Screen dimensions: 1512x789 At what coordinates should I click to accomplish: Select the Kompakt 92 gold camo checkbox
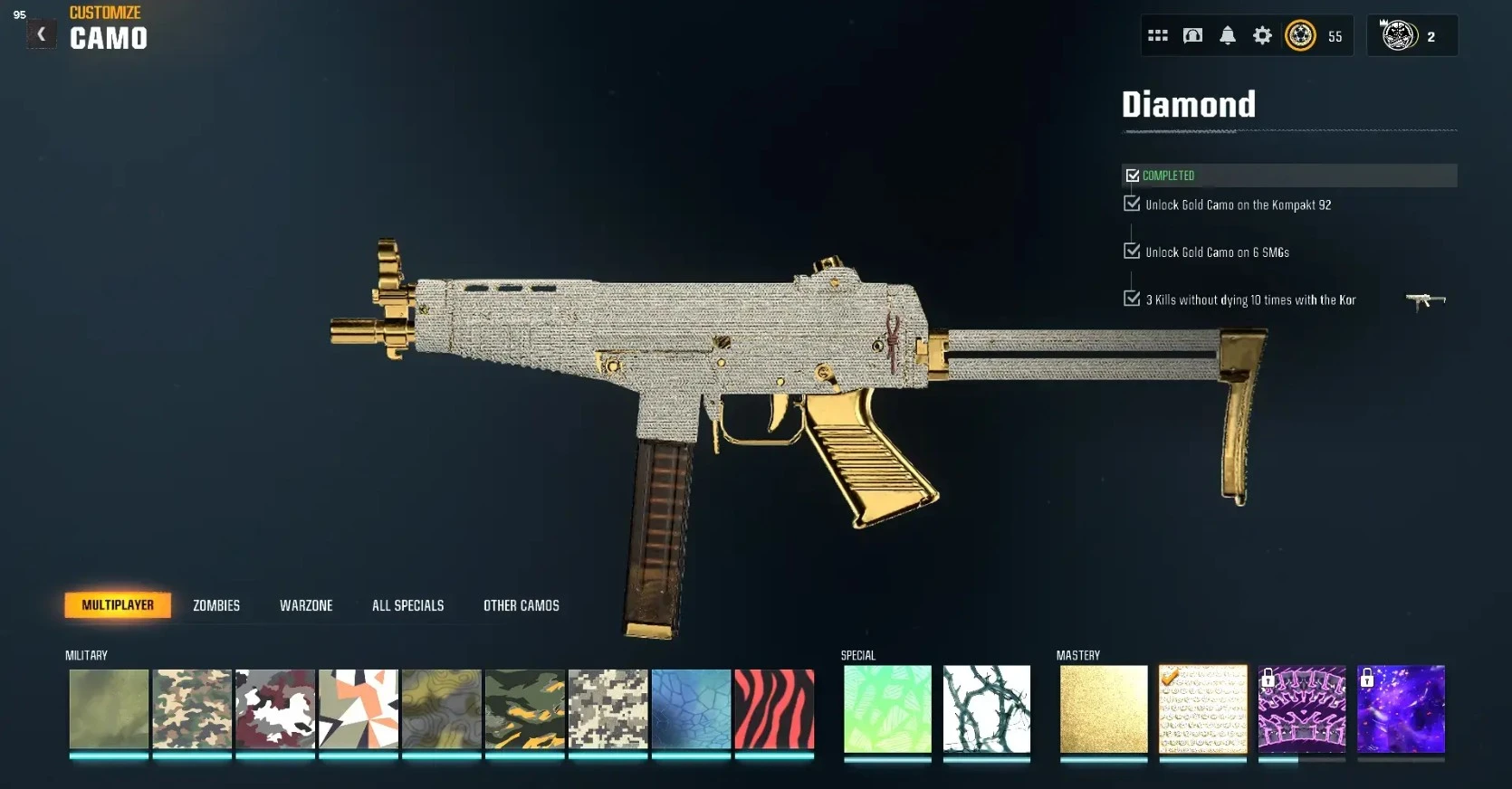(x=1131, y=204)
